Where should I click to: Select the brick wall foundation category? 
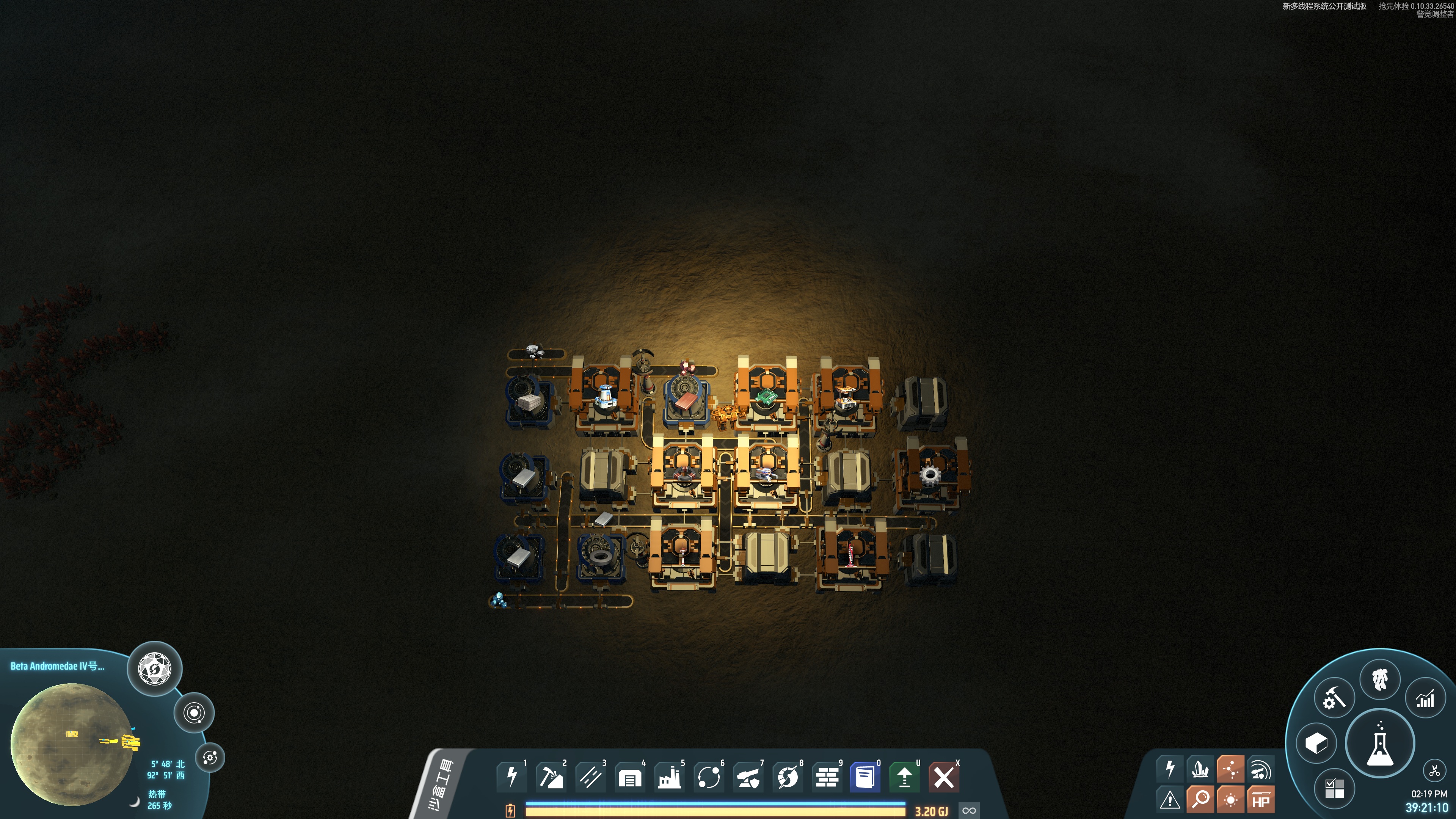827,777
